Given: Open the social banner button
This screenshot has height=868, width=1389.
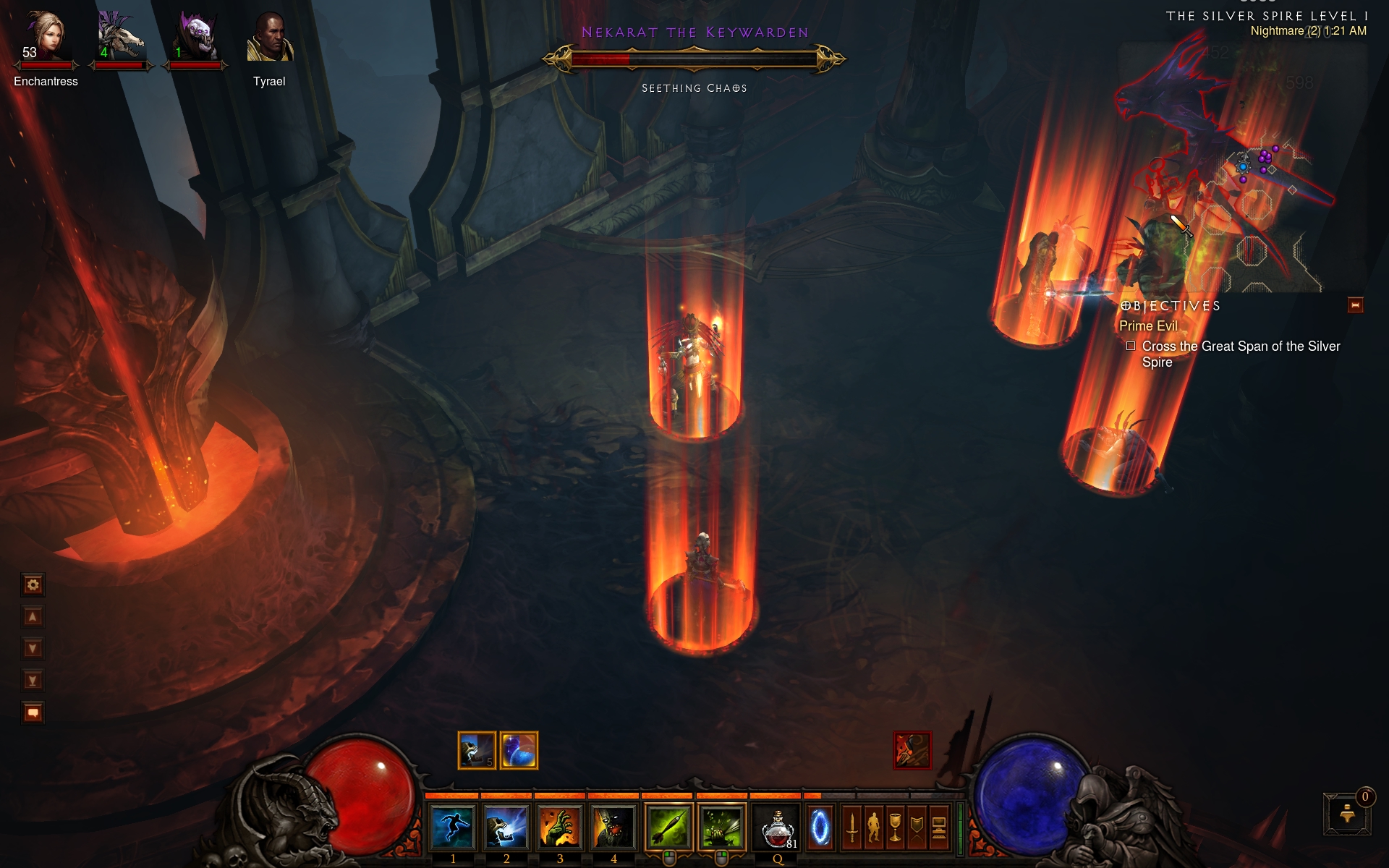Looking at the screenshot, I should click(917, 827).
